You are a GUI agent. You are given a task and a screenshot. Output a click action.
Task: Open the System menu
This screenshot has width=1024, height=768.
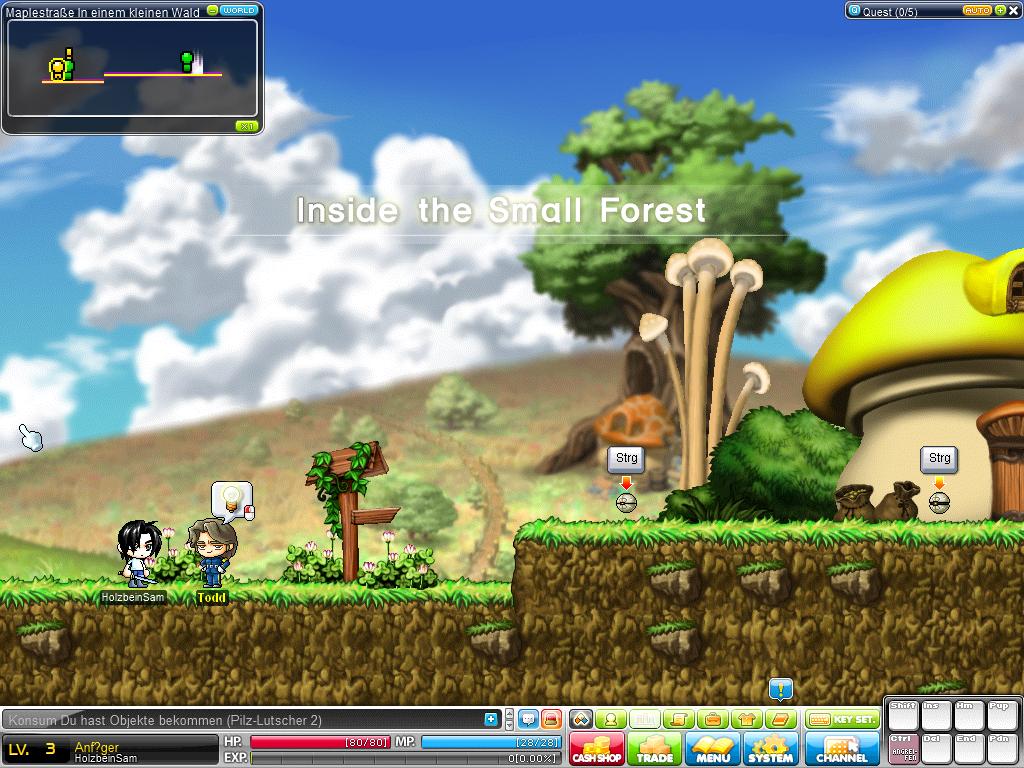coord(770,749)
